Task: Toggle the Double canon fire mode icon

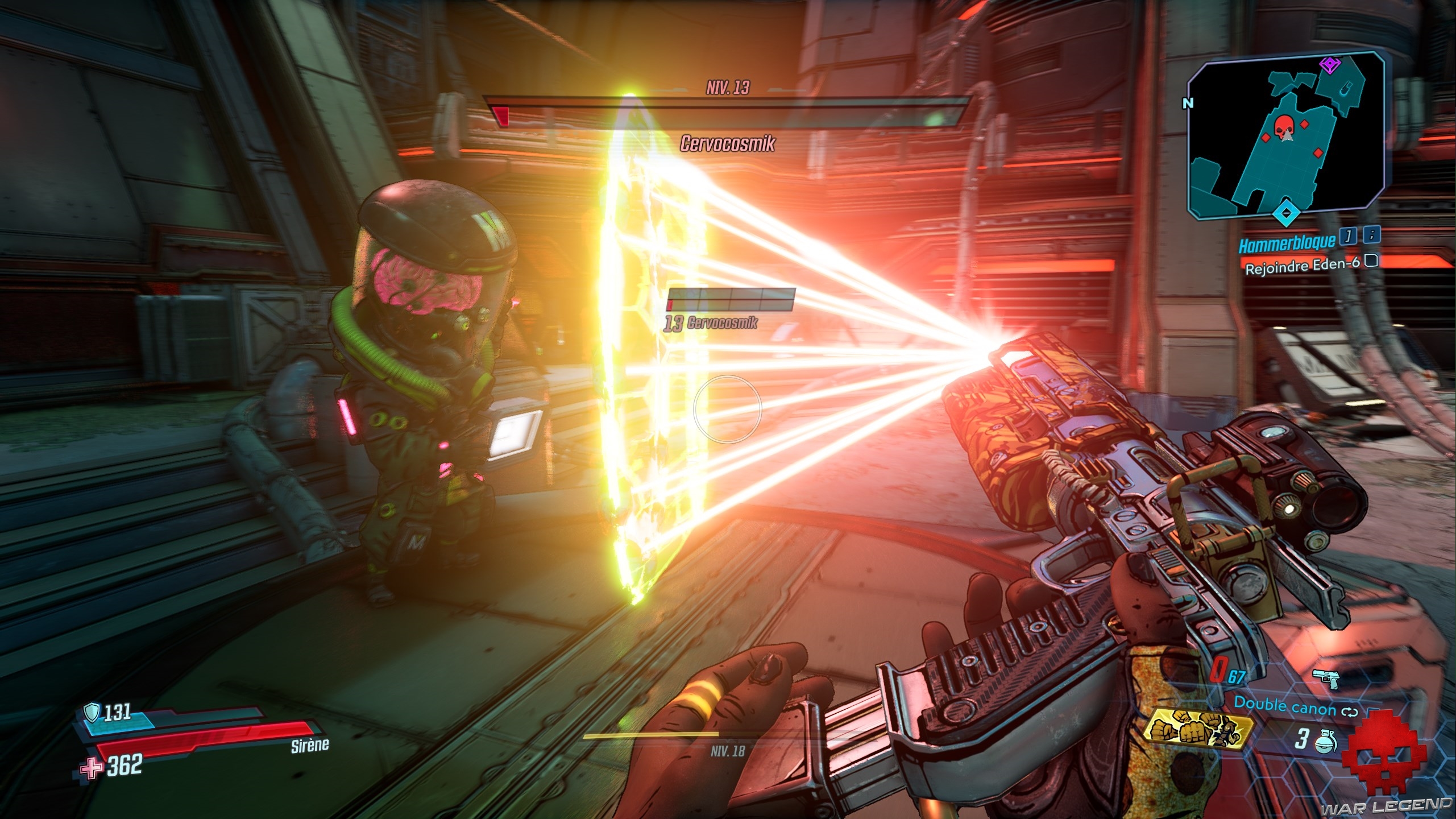Action: click(x=1351, y=712)
